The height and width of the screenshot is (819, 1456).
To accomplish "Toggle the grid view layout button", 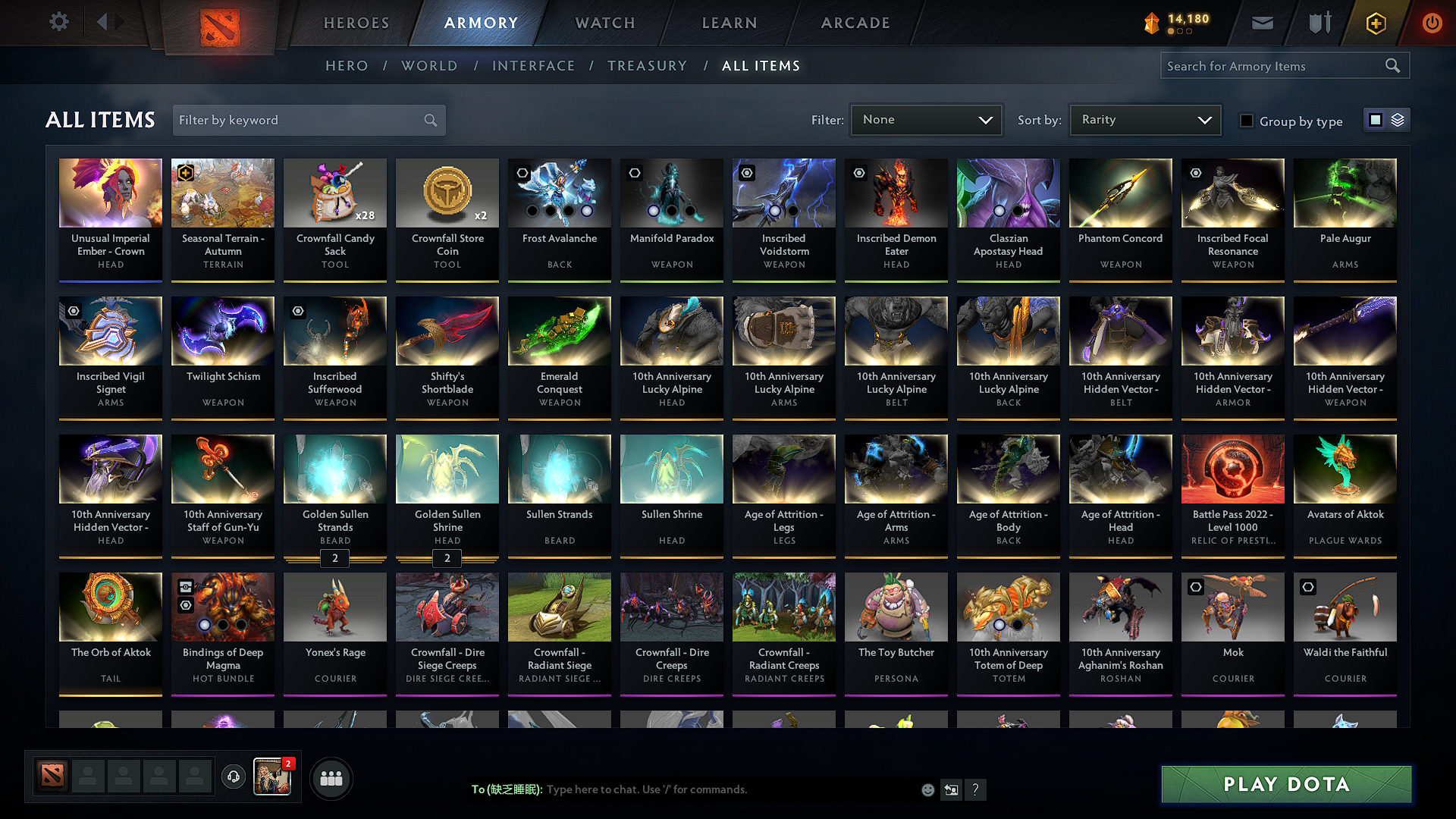I will [1376, 120].
